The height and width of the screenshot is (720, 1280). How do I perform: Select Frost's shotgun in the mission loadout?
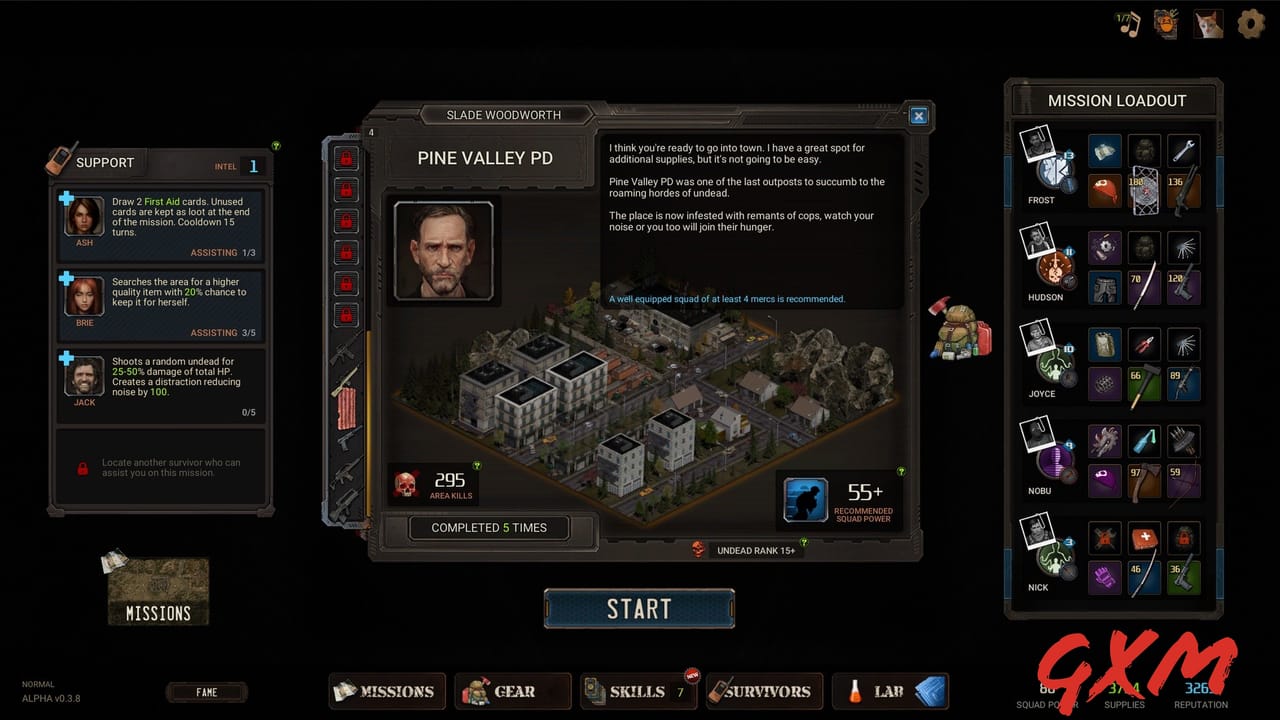pos(1183,192)
